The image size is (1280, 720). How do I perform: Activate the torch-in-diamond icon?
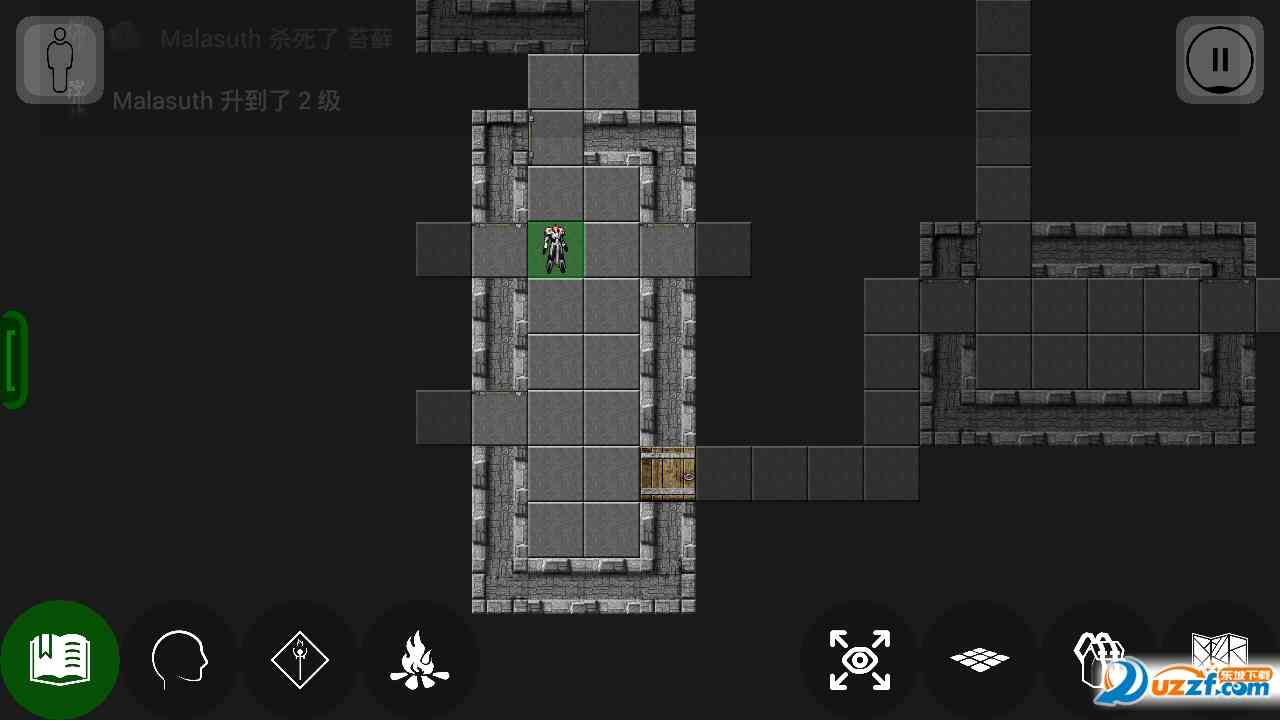coord(300,660)
